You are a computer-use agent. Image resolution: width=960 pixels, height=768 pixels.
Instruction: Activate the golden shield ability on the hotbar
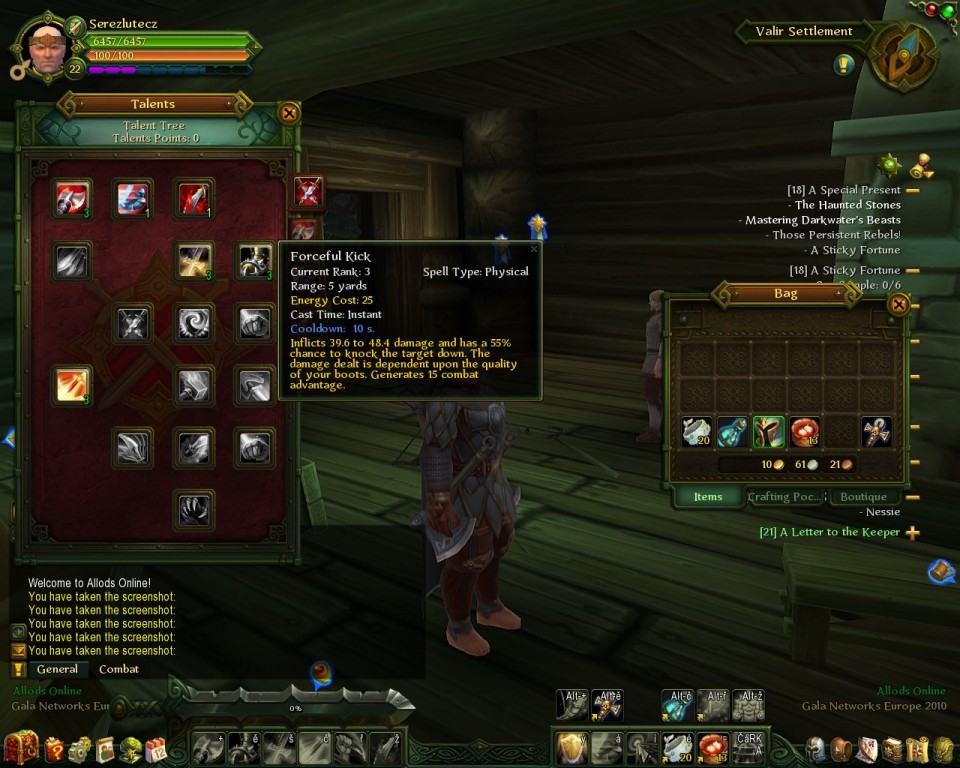click(x=571, y=747)
